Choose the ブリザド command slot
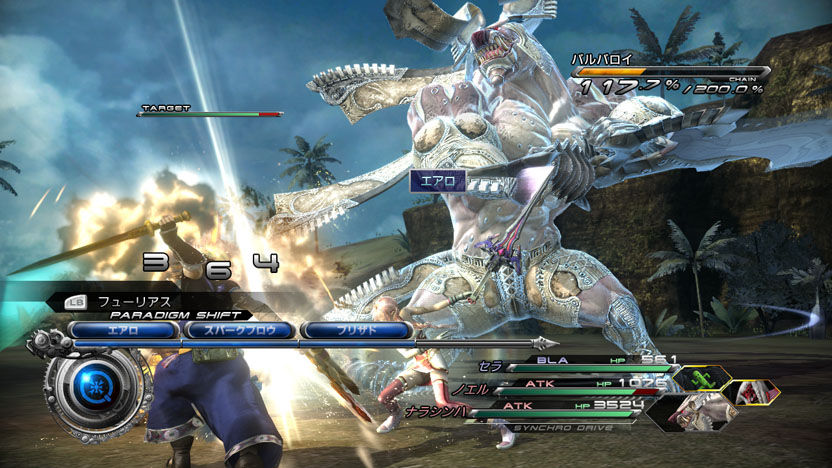 (x=356, y=330)
